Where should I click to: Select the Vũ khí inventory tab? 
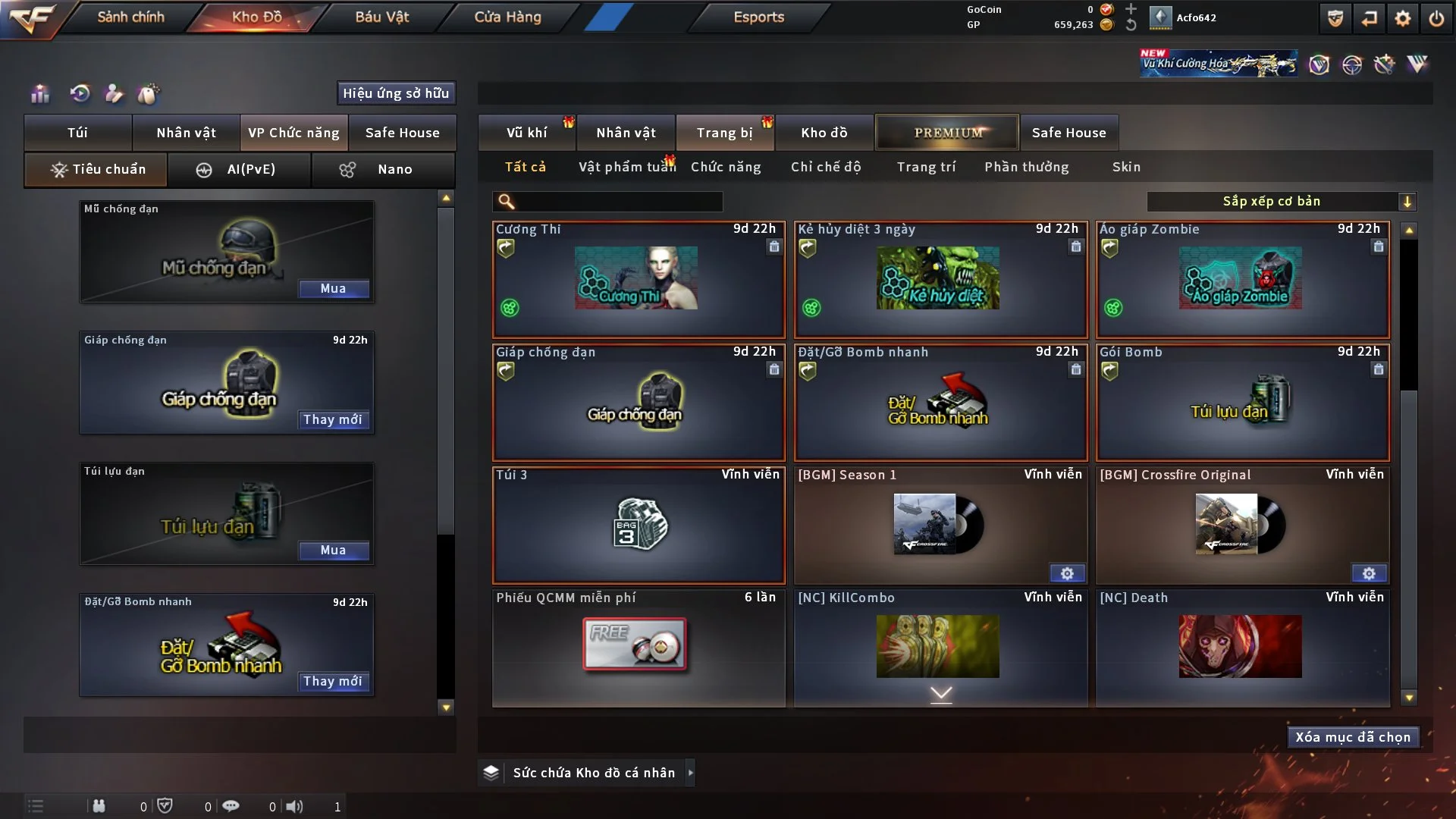[x=526, y=133]
